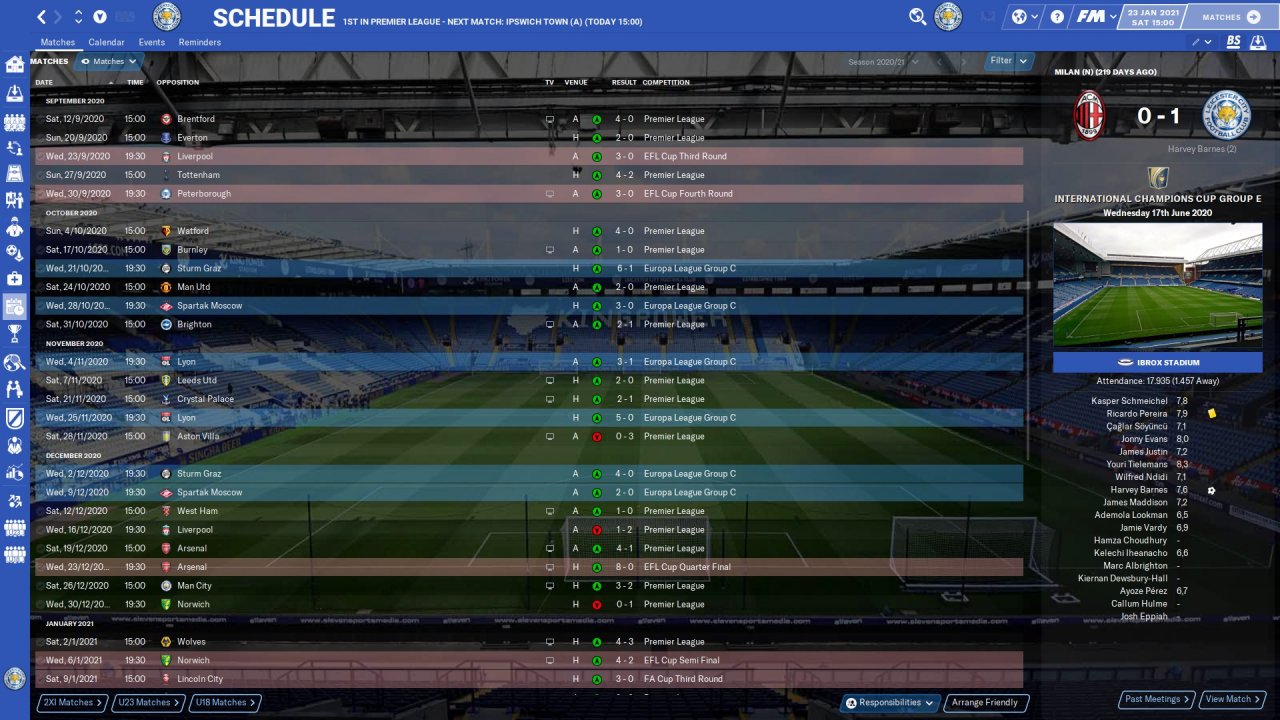Click the View Match button
The height and width of the screenshot is (720, 1280).
(x=1233, y=699)
